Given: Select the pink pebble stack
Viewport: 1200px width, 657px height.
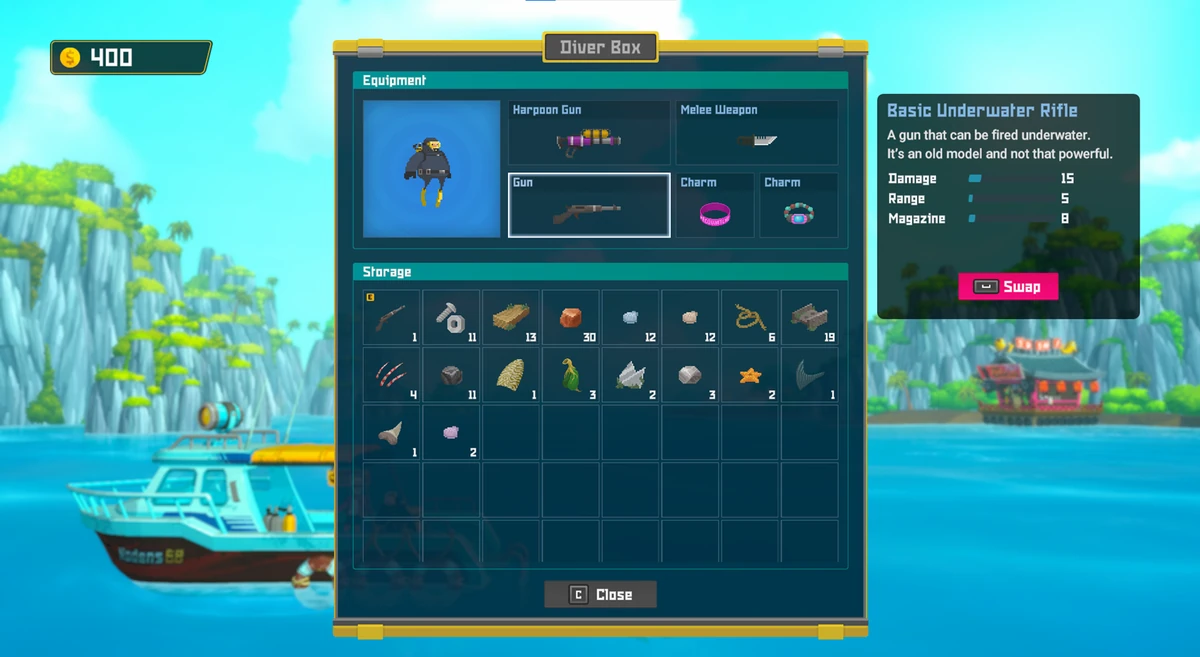Looking at the screenshot, I should click(451, 432).
